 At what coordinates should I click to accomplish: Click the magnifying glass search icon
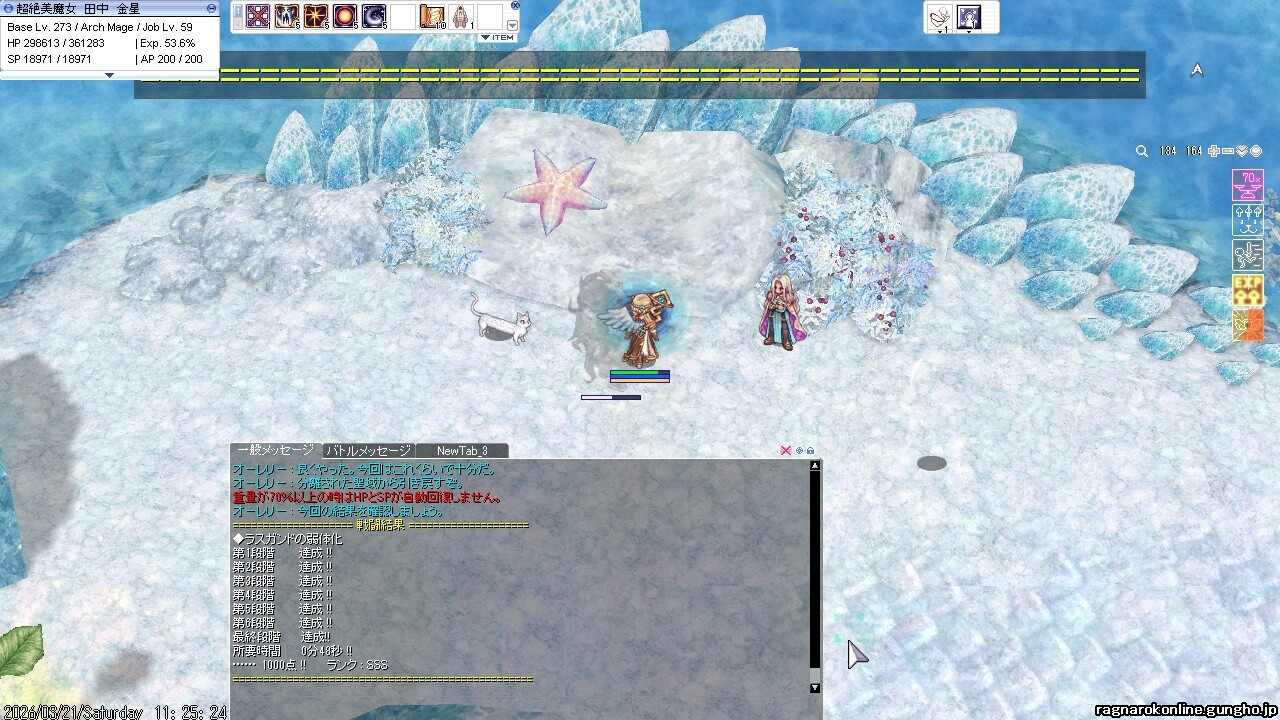1142,151
